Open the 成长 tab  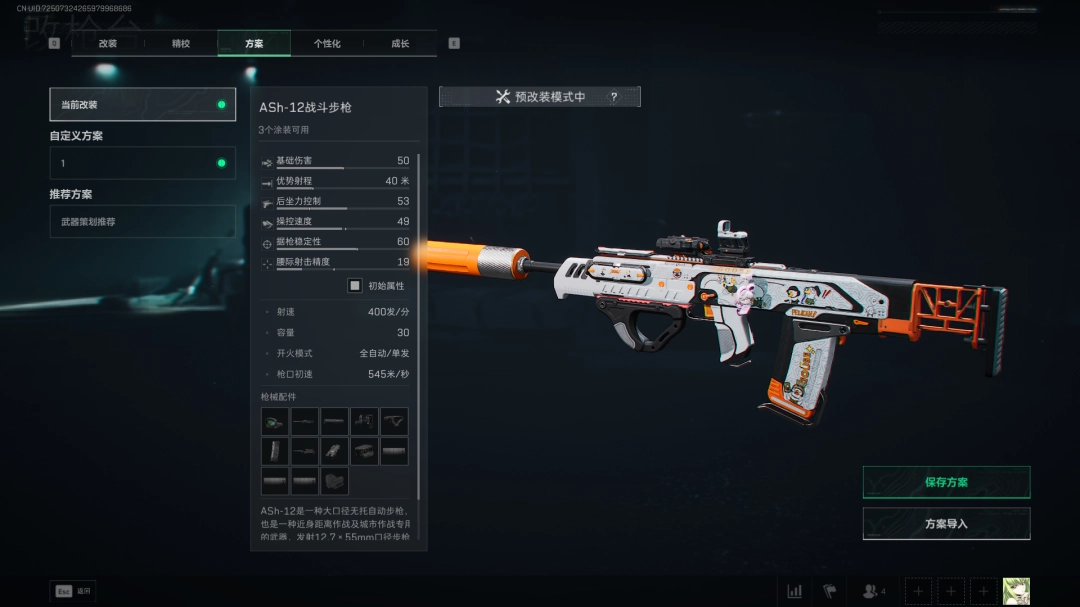click(x=400, y=43)
